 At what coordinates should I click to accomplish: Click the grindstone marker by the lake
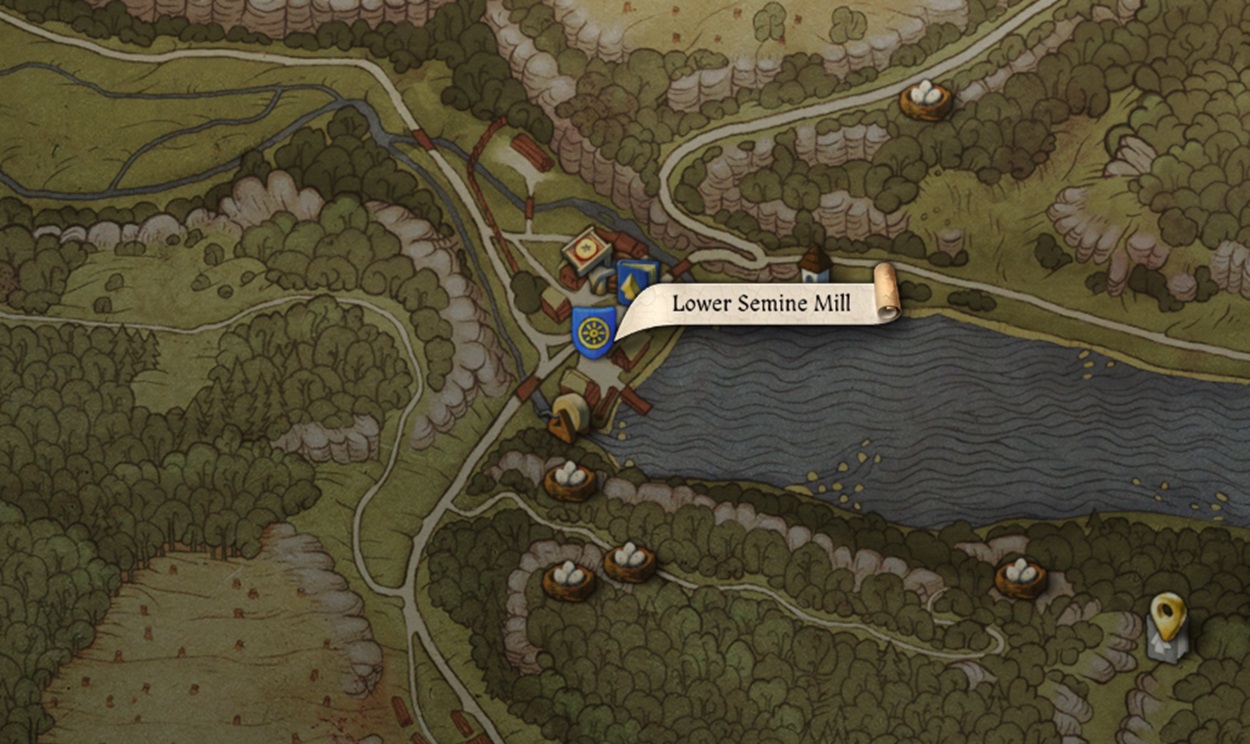pyautogui.click(x=566, y=416)
